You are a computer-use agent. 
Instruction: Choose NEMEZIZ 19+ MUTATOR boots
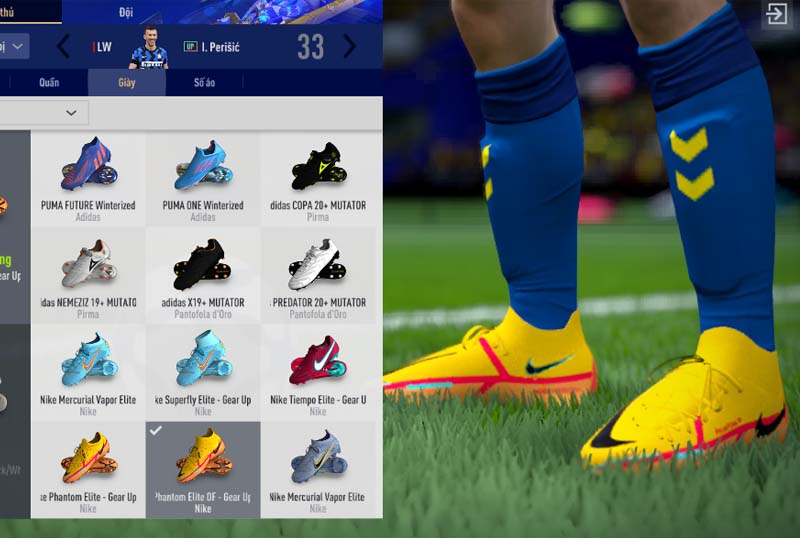tap(88, 270)
